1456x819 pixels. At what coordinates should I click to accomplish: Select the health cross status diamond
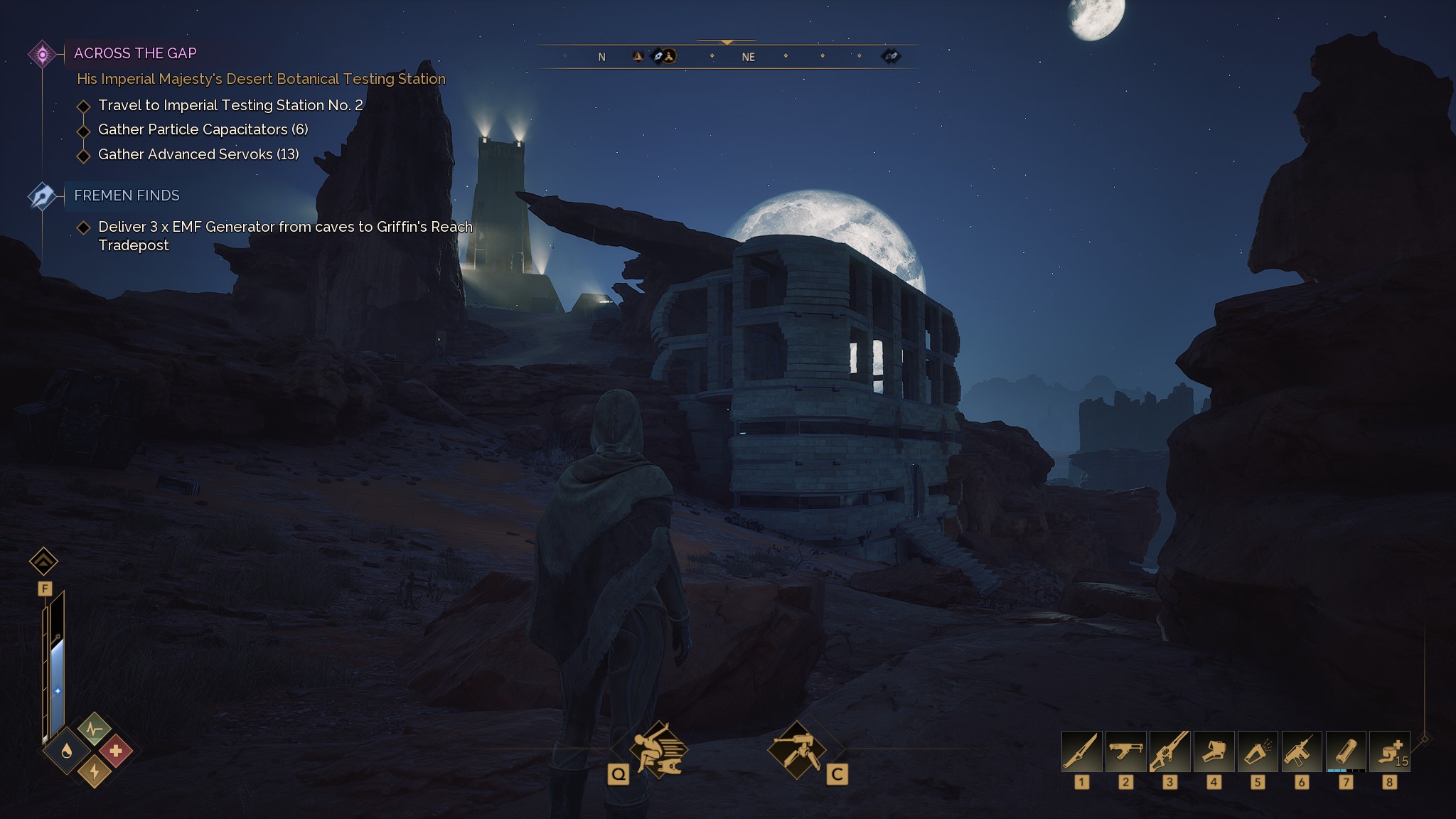pos(117,751)
